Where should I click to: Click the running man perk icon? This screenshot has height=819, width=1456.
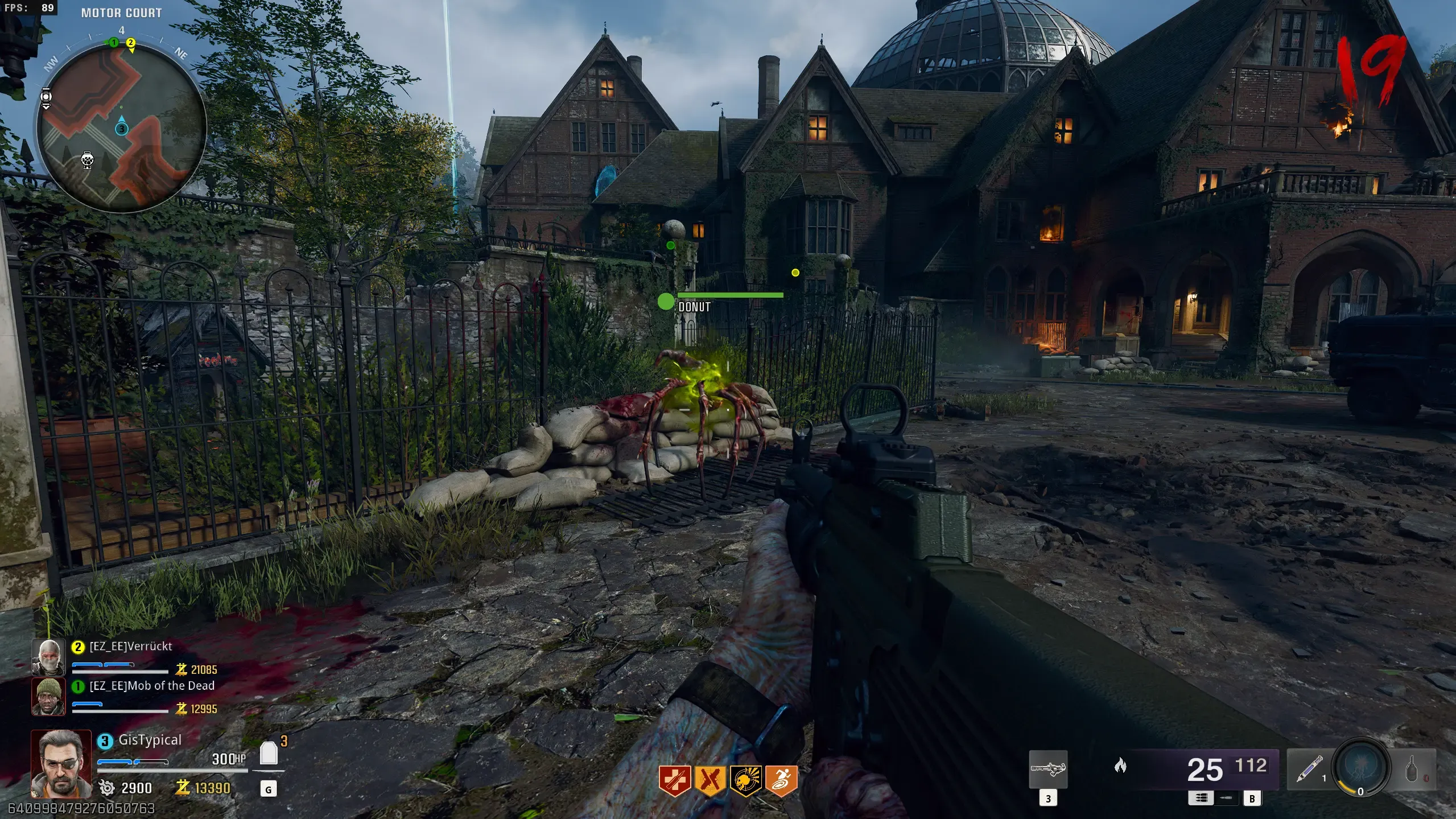[781, 780]
